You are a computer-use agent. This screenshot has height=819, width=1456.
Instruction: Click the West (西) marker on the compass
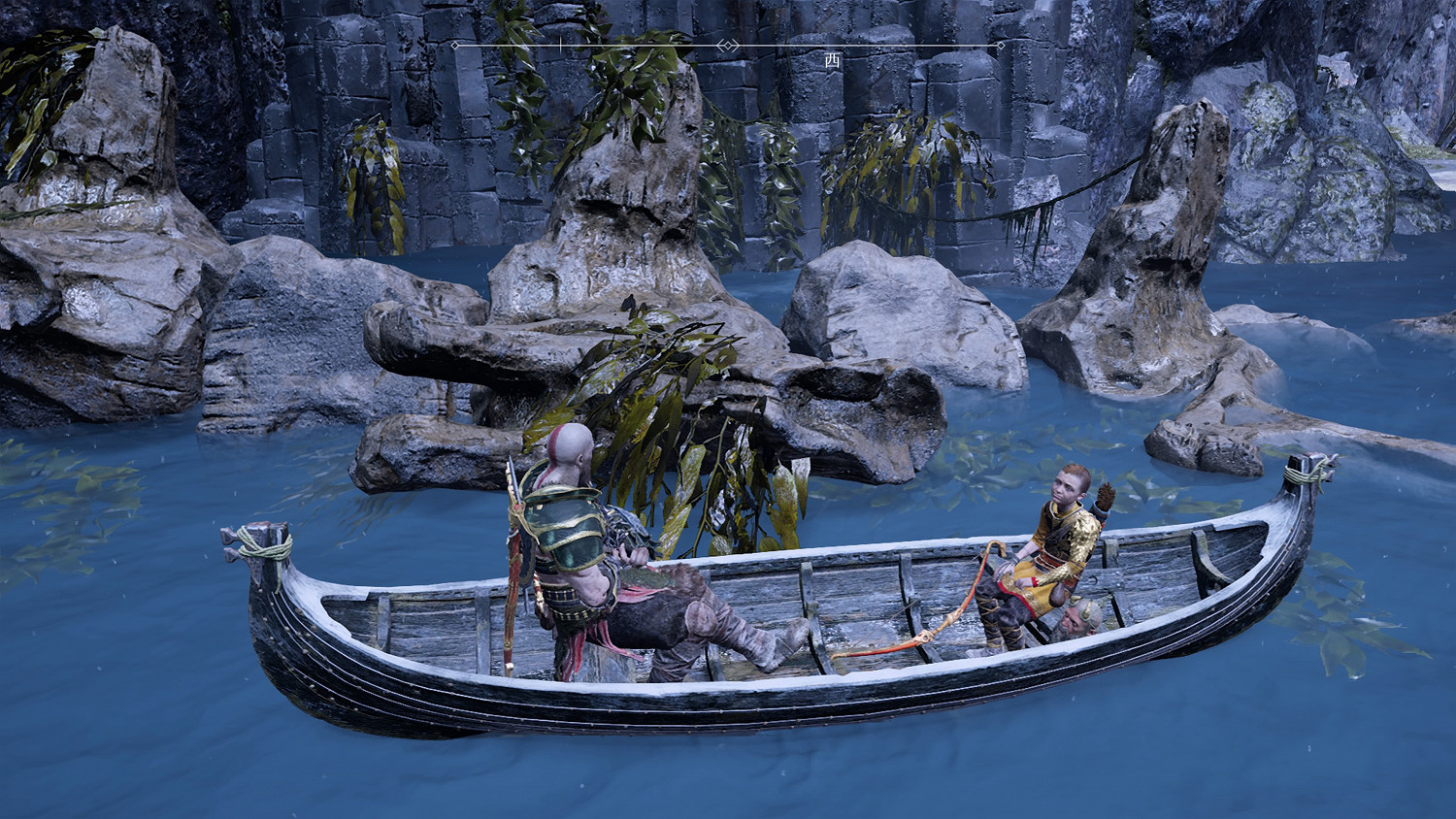click(x=832, y=60)
